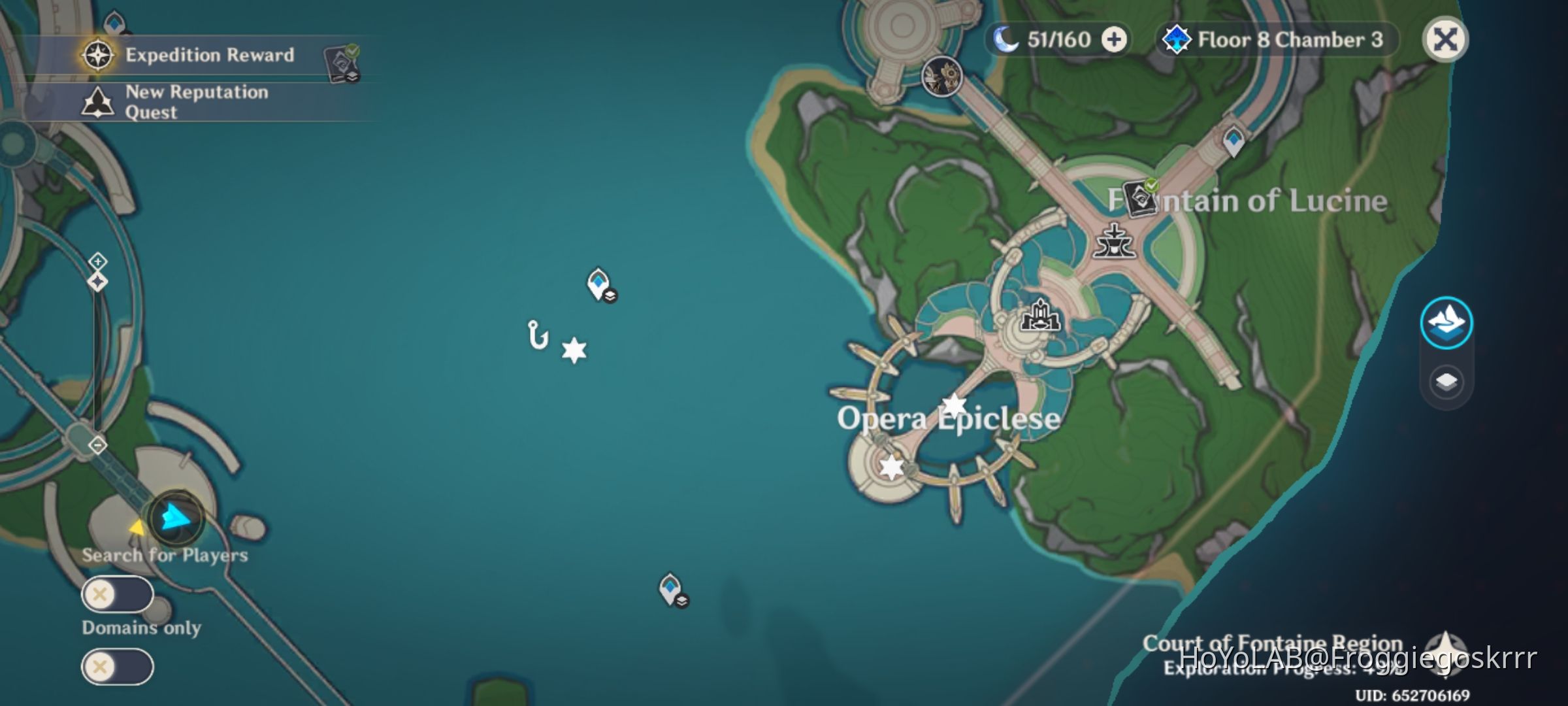The height and width of the screenshot is (706, 1568).
Task: Click Search for Players
Action: point(165,556)
